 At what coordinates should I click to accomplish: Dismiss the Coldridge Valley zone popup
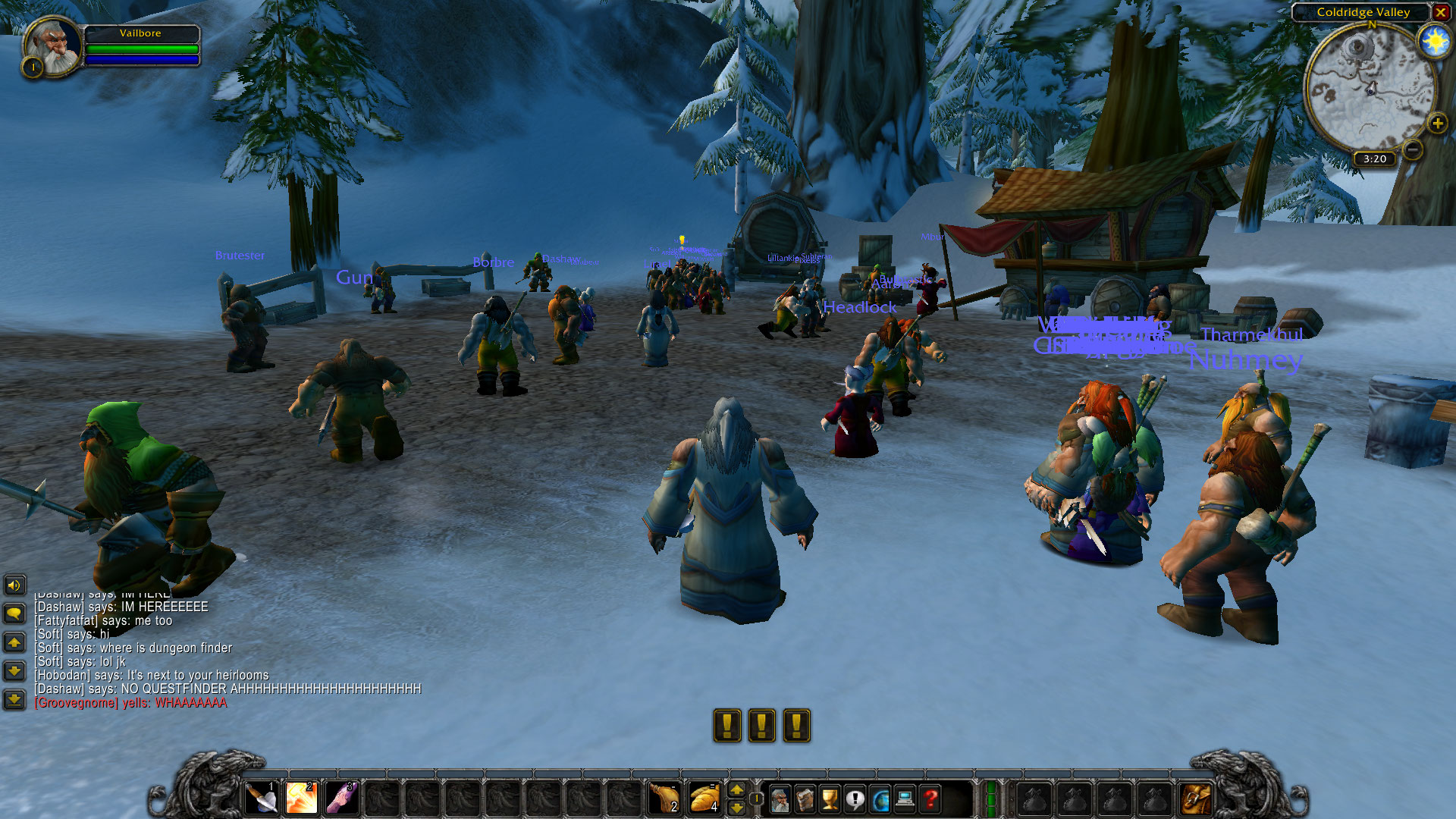click(1440, 13)
